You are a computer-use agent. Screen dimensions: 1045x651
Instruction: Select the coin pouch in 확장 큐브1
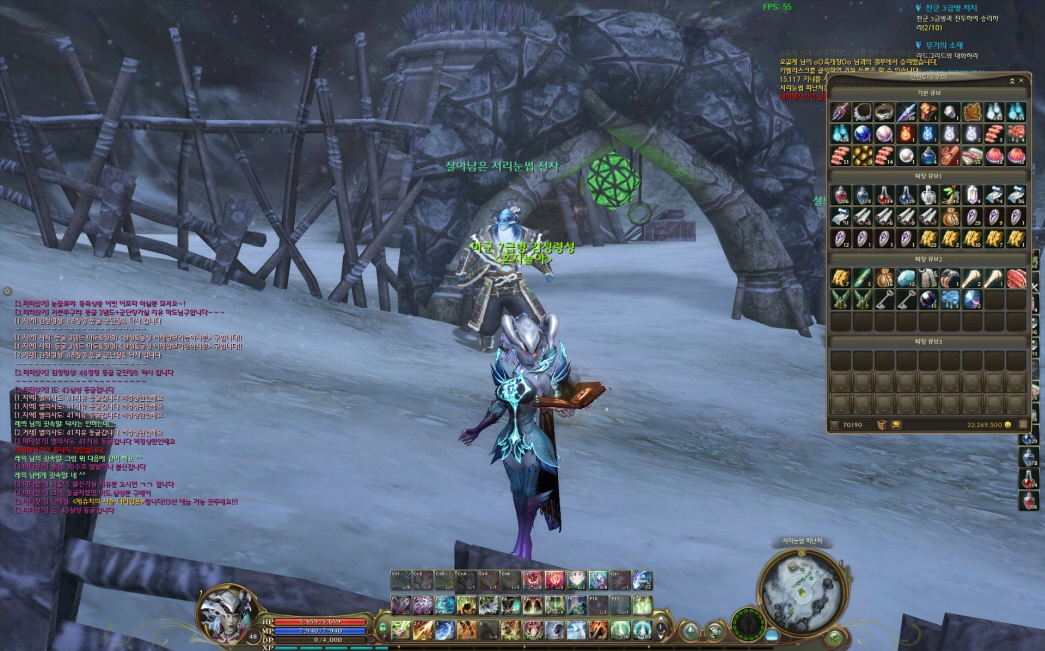pyautogui.click(x=950, y=216)
